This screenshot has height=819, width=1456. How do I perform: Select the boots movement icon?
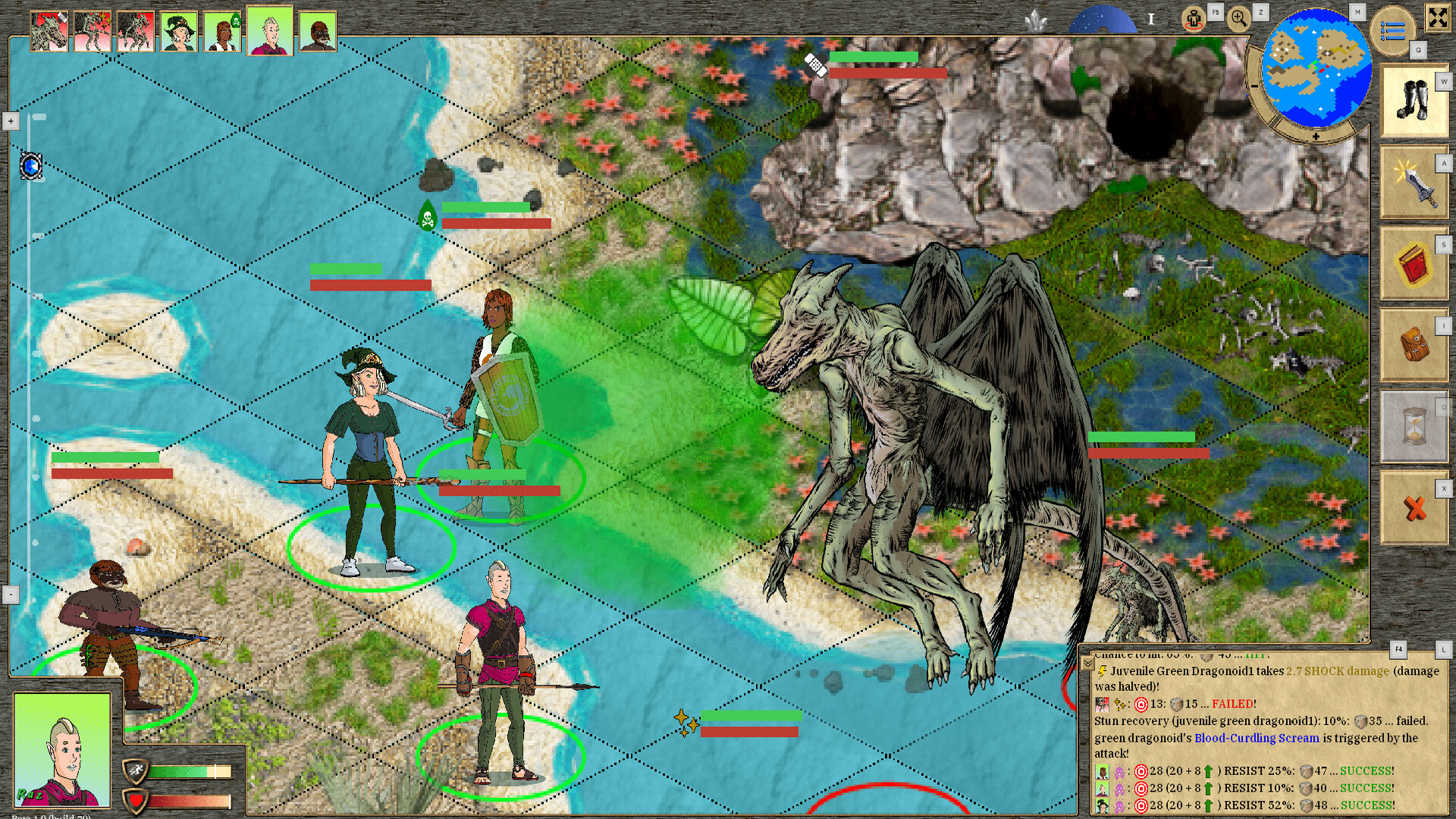pos(1412,99)
